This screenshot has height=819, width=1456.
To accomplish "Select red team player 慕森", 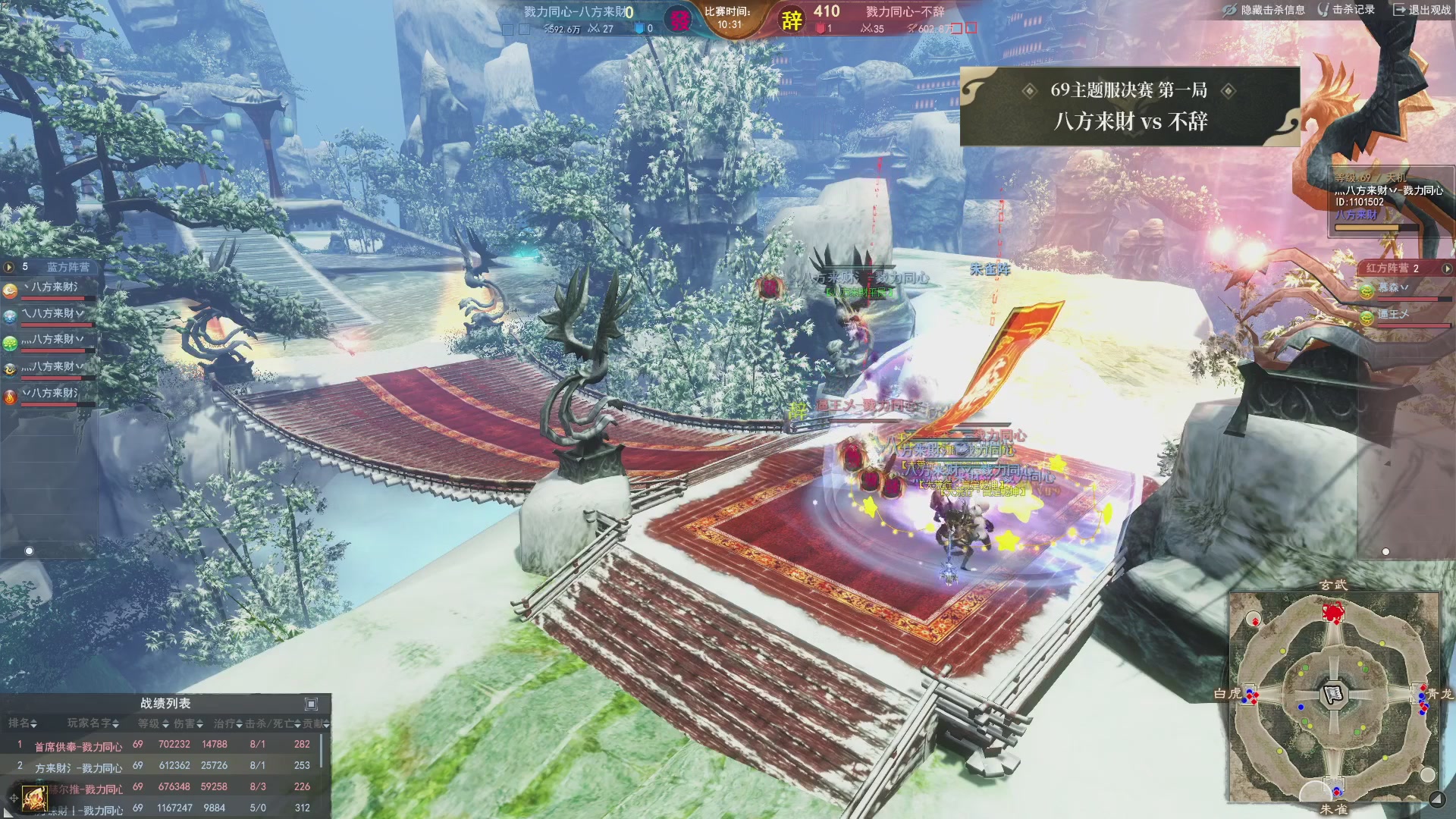I will coord(1392,288).
